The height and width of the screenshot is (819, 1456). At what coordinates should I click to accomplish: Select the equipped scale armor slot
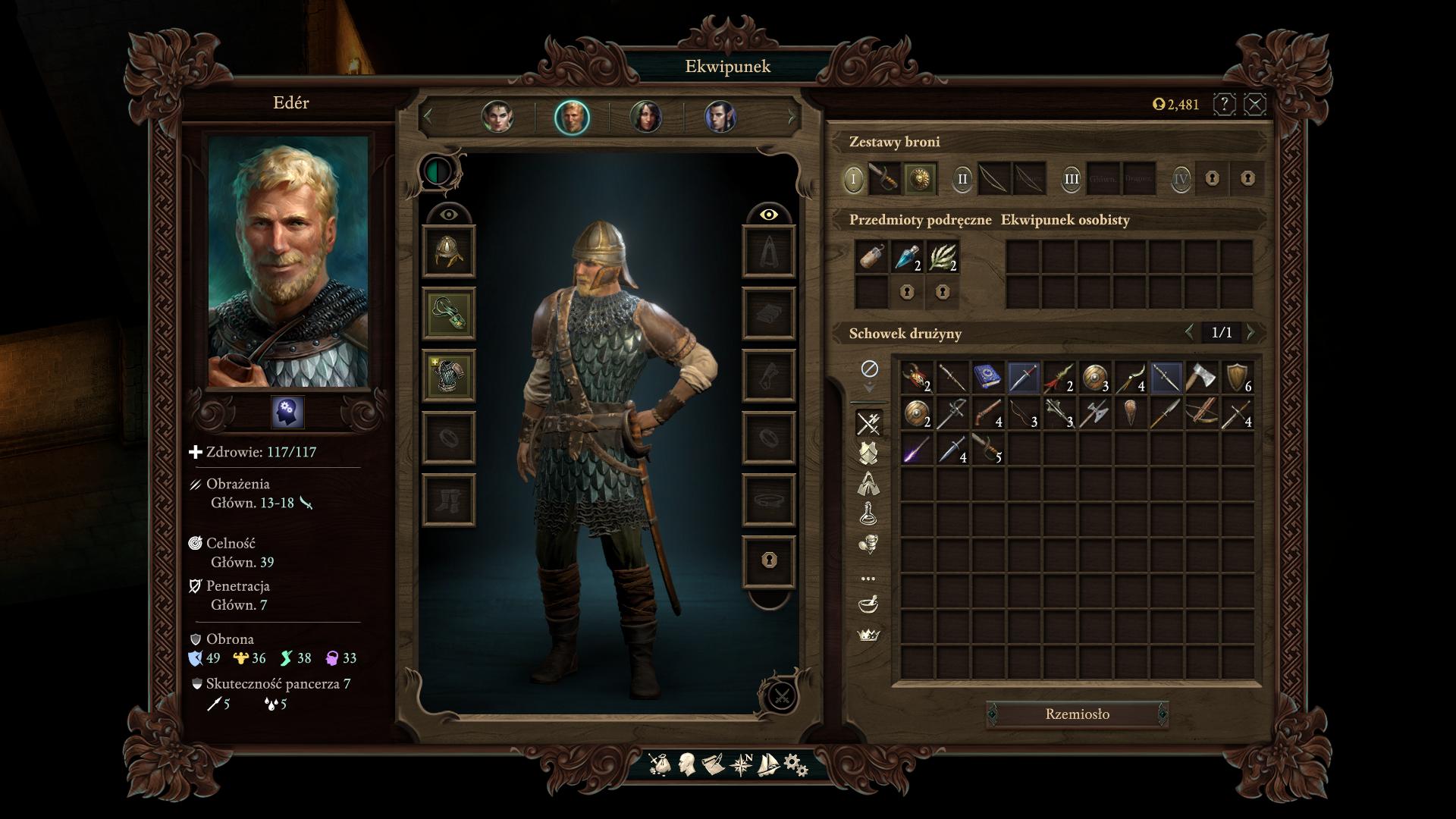click(x=449, y=375)
